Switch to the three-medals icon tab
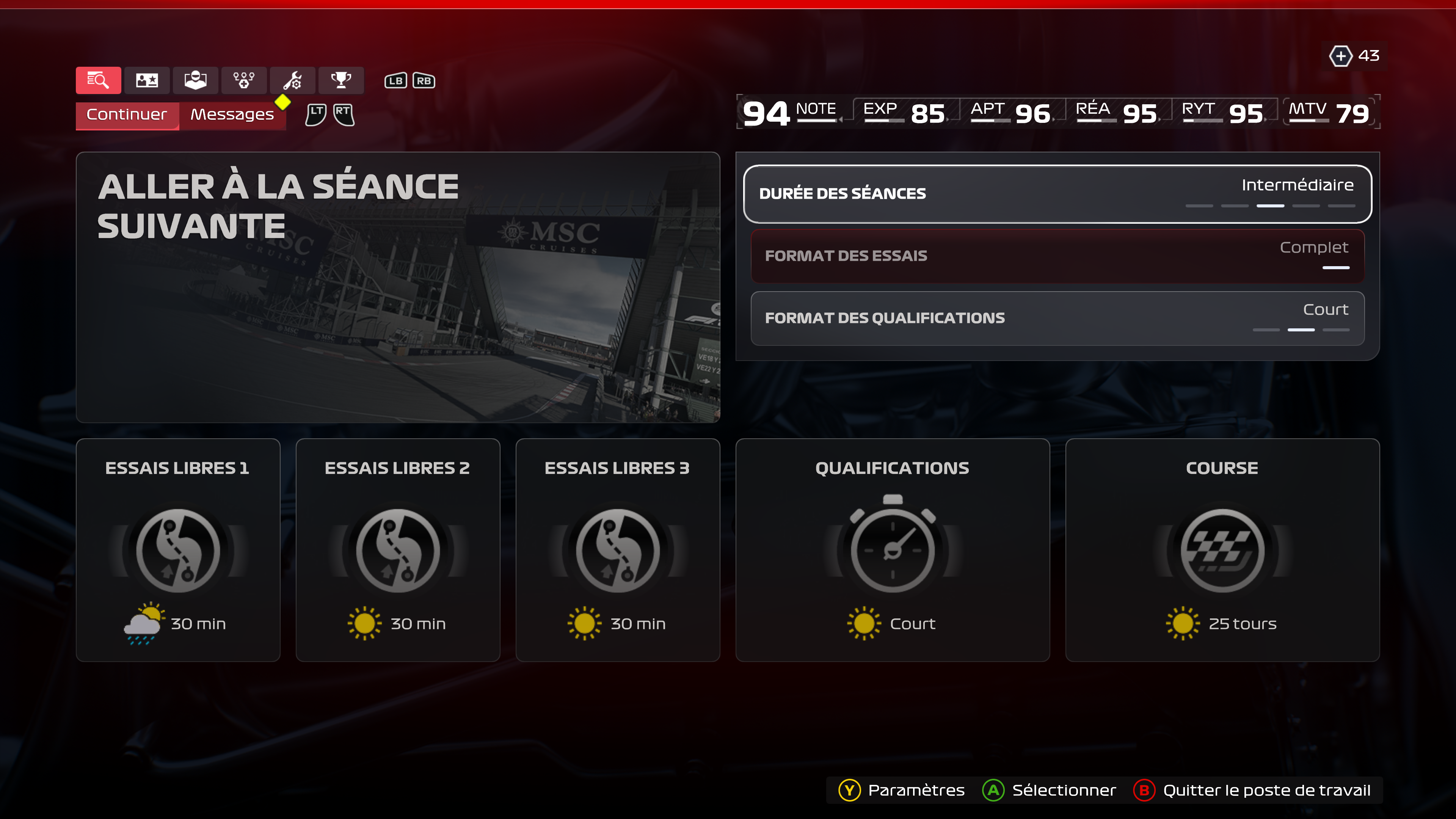Screen dimensions: 1456x819 point(243,80)
